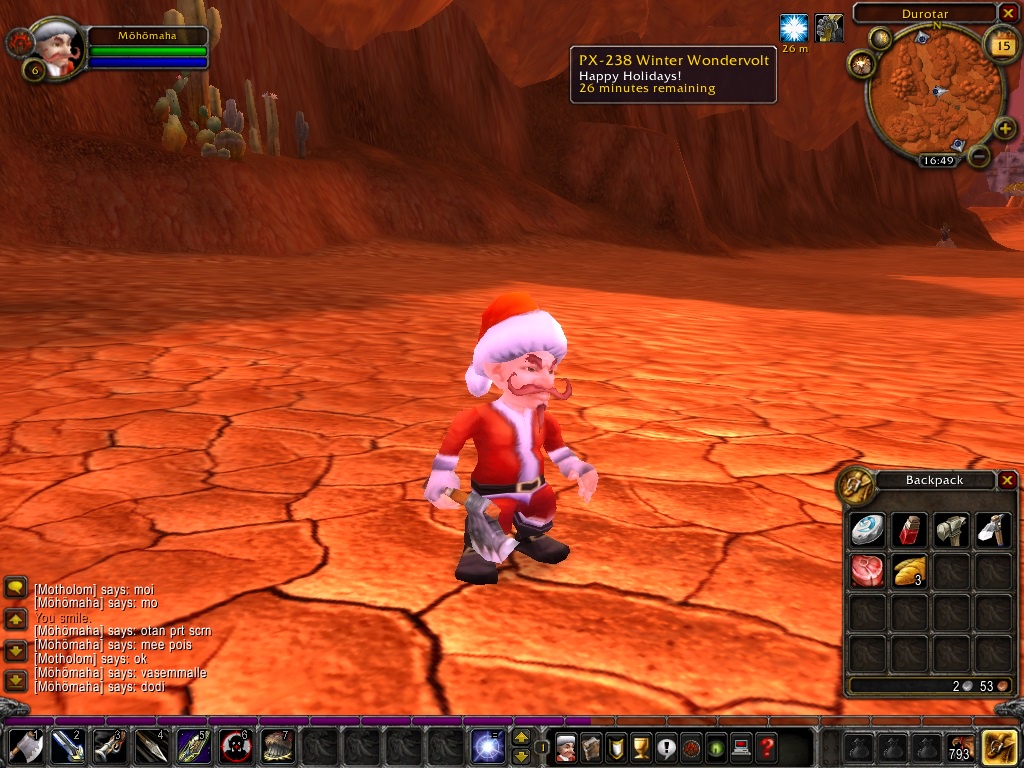
Task: Select the Möhömaha player portrait
Action: (x=57, y=49)
